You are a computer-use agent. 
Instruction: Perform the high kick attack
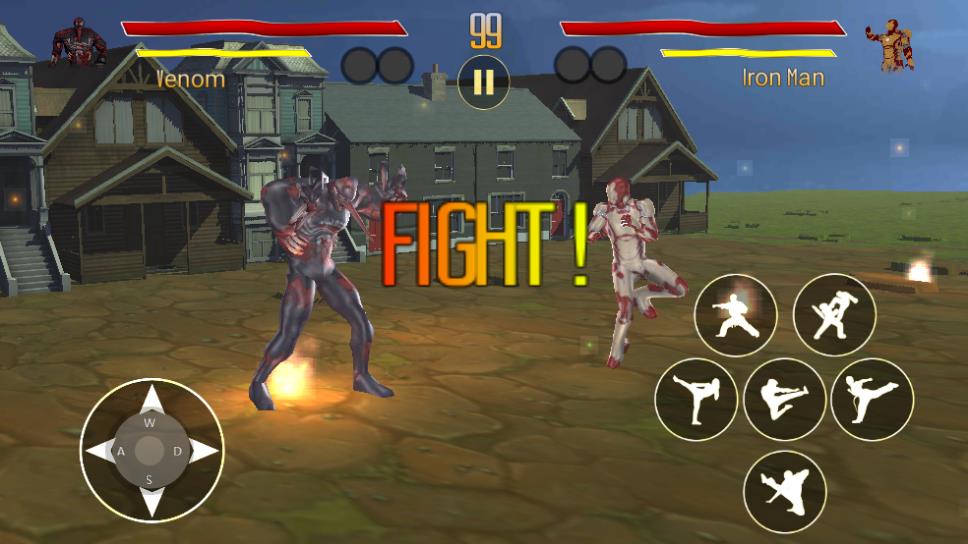point(695,399)
